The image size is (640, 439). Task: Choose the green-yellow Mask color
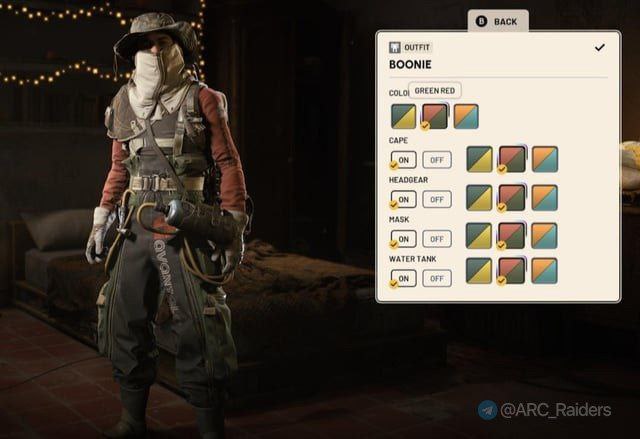coord(480,236)
